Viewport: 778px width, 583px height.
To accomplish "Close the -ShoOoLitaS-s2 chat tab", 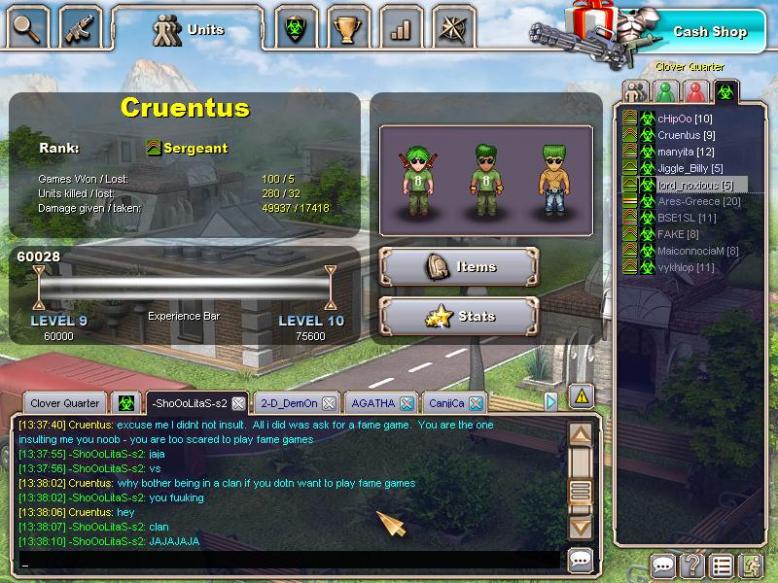I will point(238,404).
